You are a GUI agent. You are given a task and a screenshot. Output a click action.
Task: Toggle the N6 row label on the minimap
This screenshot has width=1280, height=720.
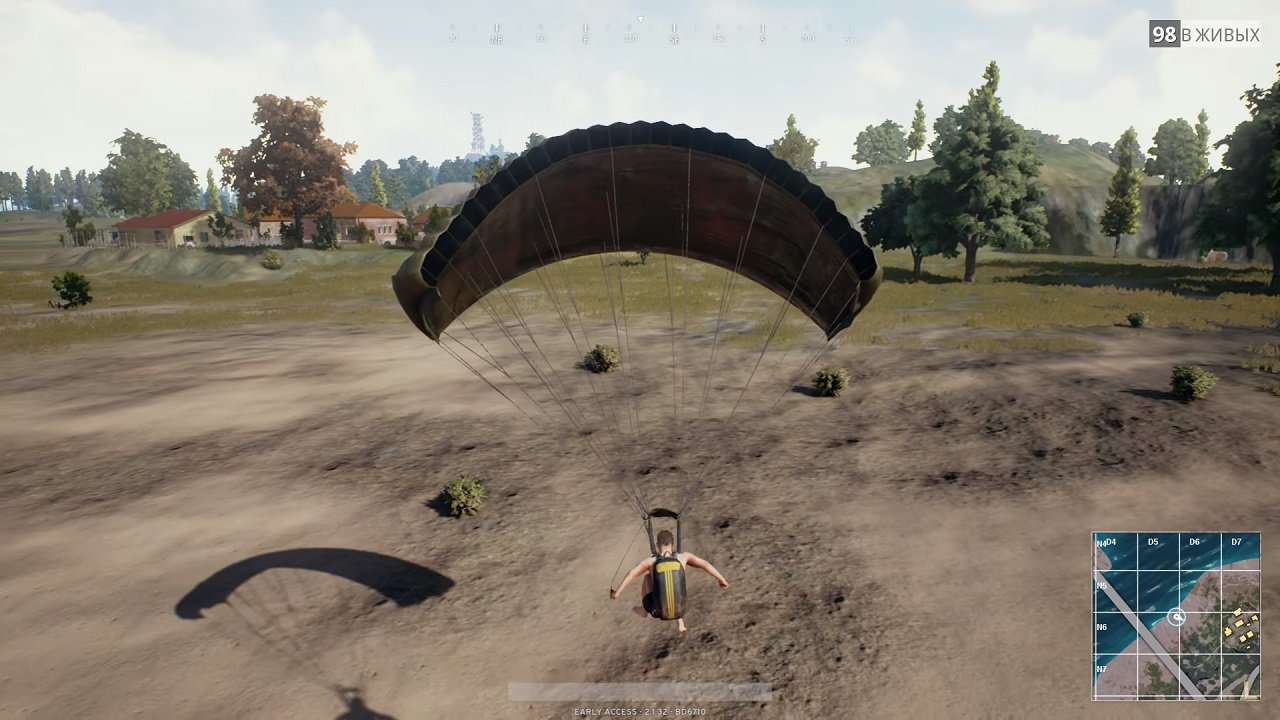[x=1102, y=626]
